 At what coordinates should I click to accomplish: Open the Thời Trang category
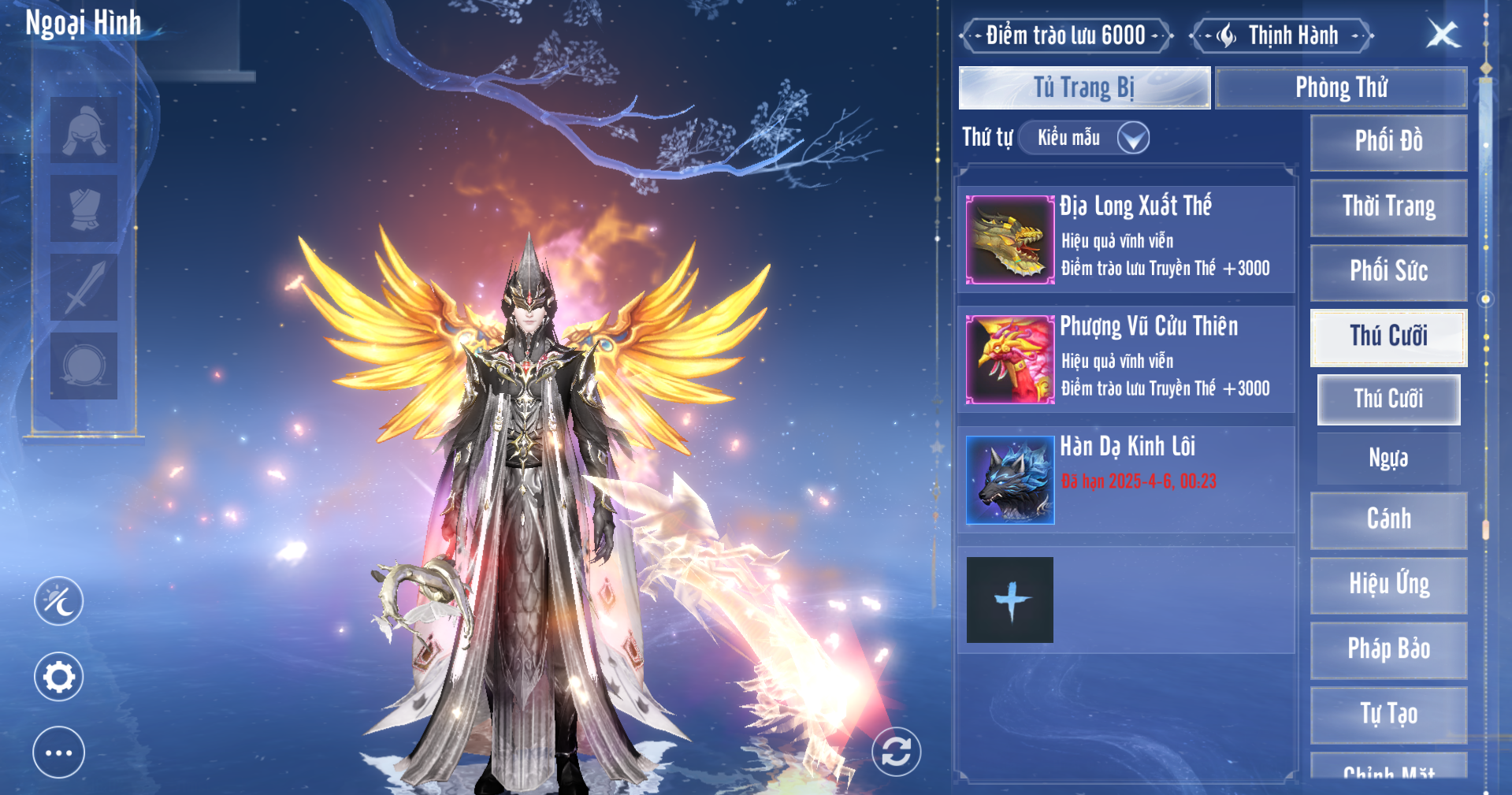[x=1388, y=206]
